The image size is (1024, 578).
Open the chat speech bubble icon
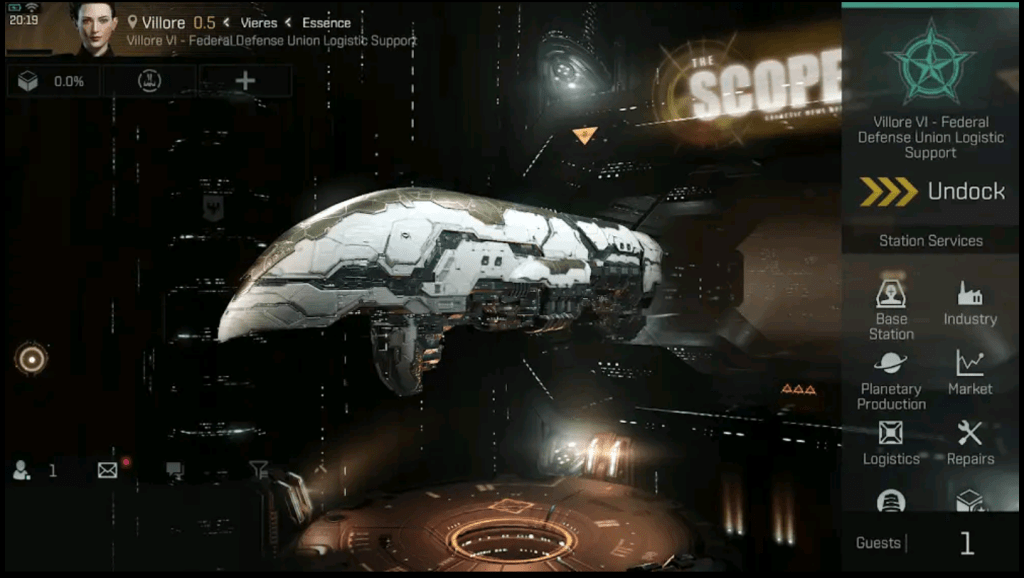click(x=175, y=470)
